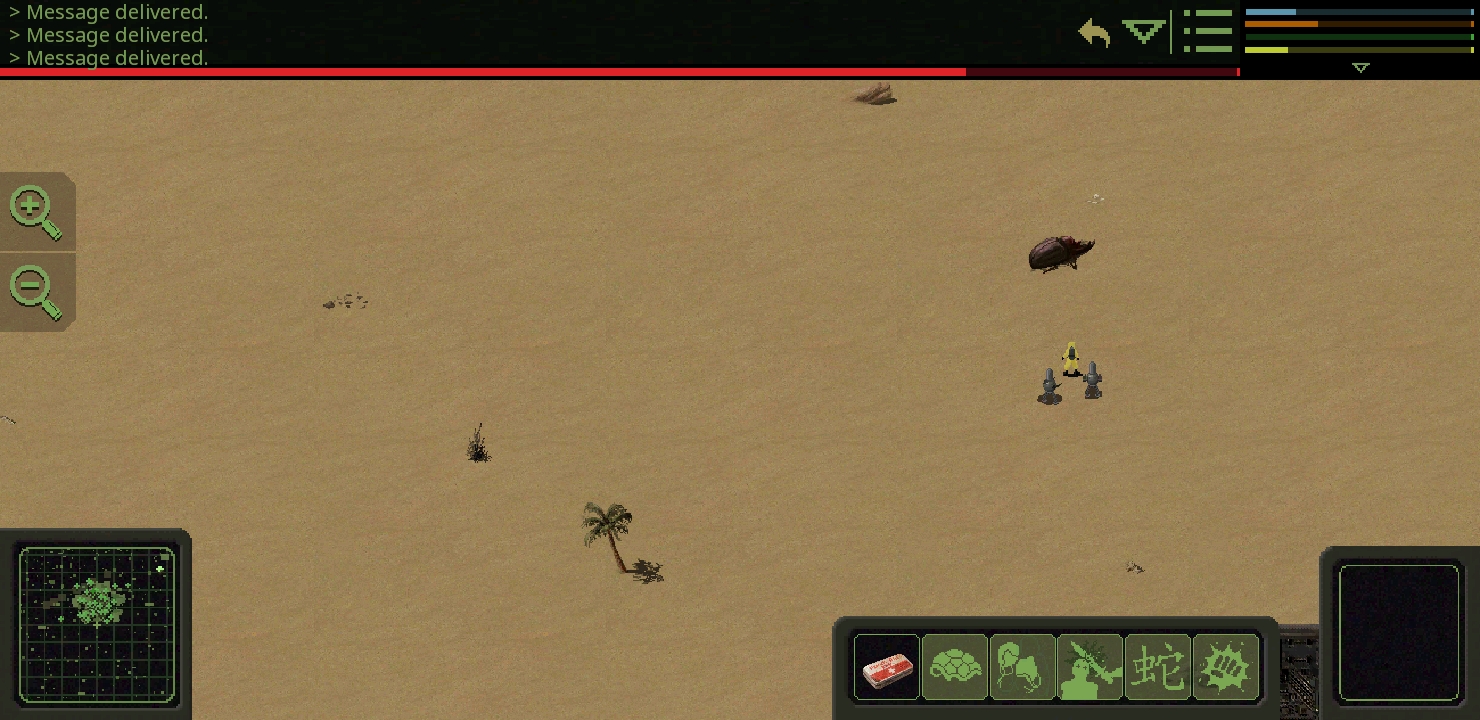Open the message log list icon
This screenshot has width=1480, height=720.
tap(1208, 31)
